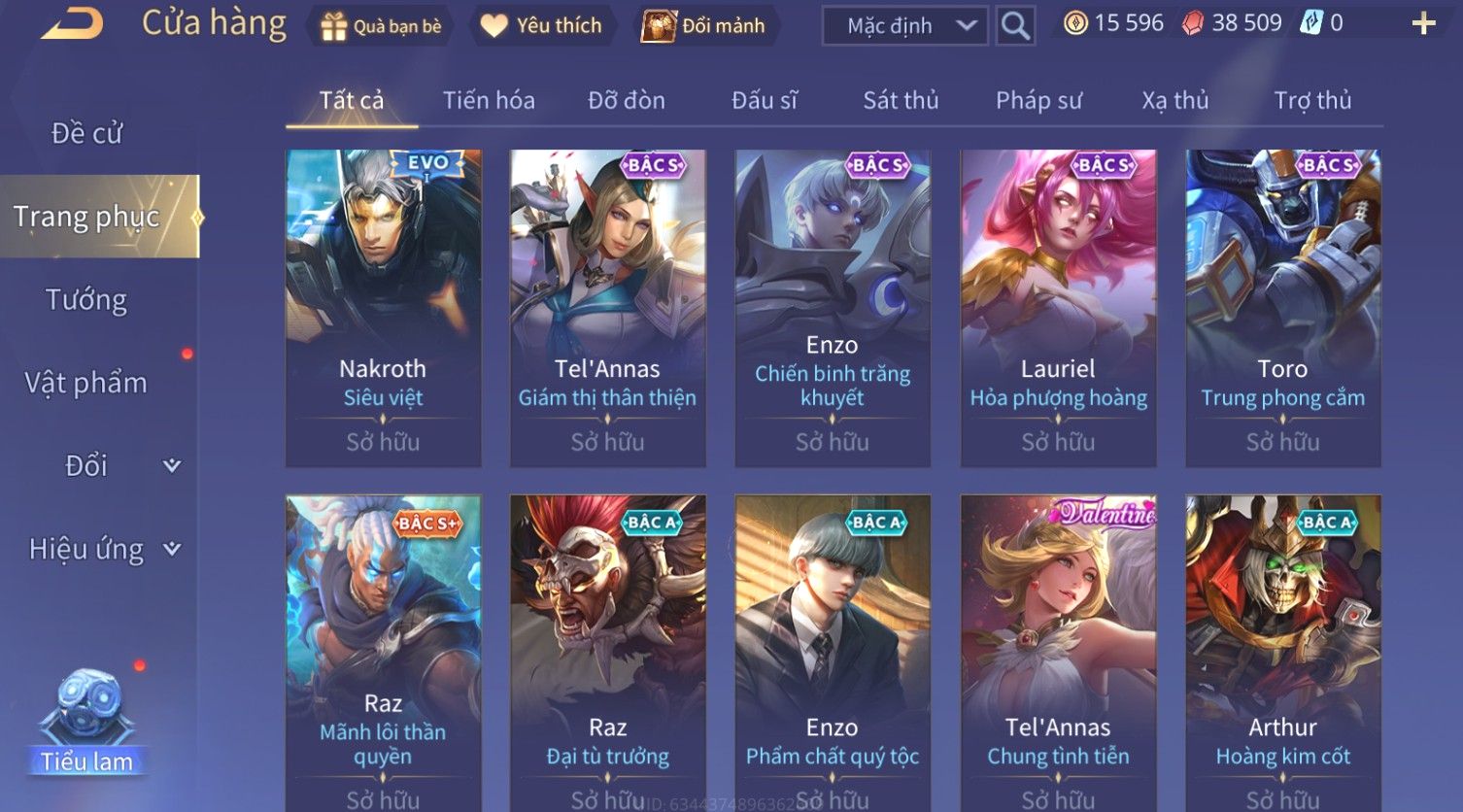Add currency with the plus button
This screenshot has height=812, width=1463.
pos(1423,24)
